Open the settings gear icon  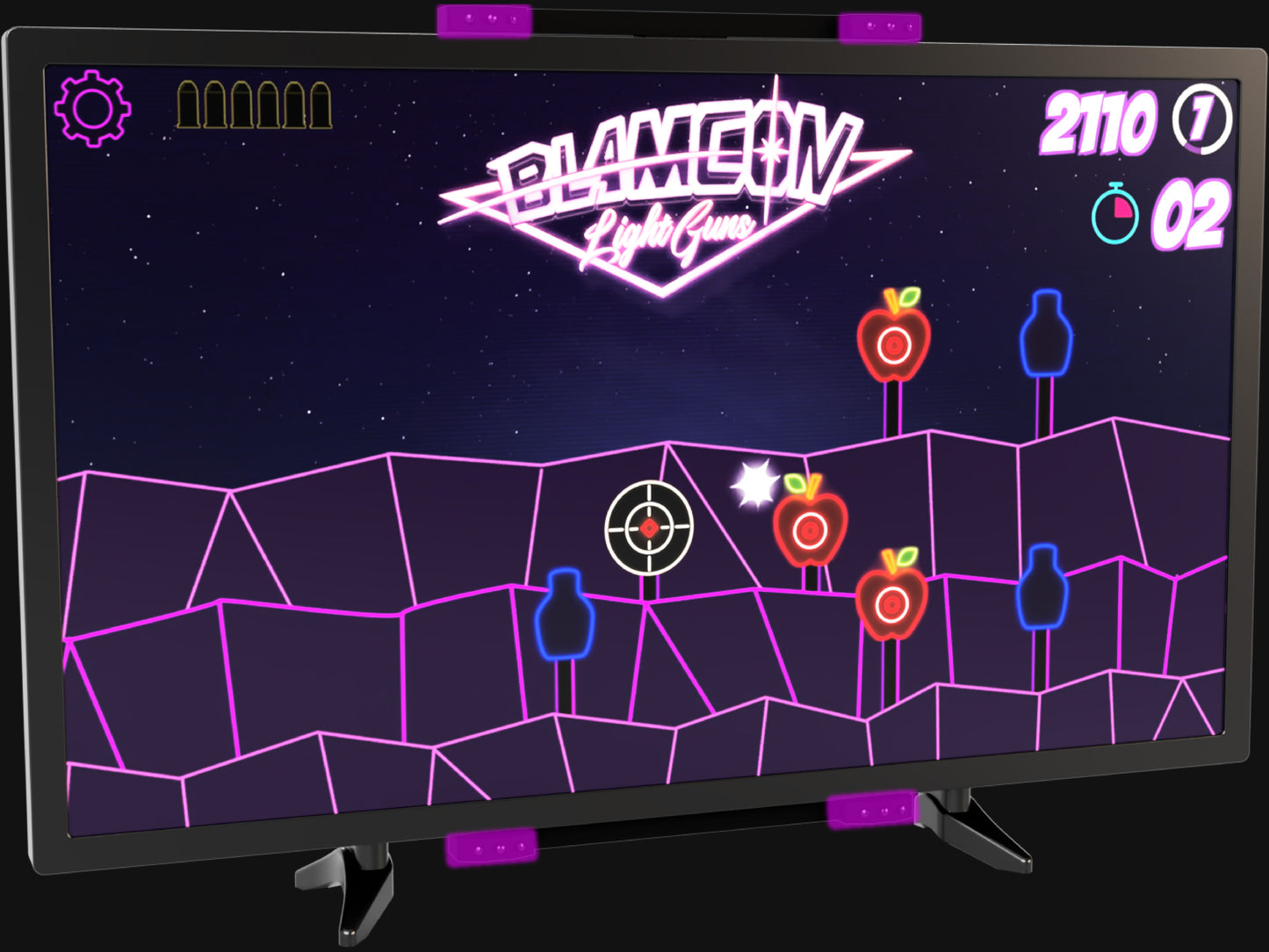point(92,108)
